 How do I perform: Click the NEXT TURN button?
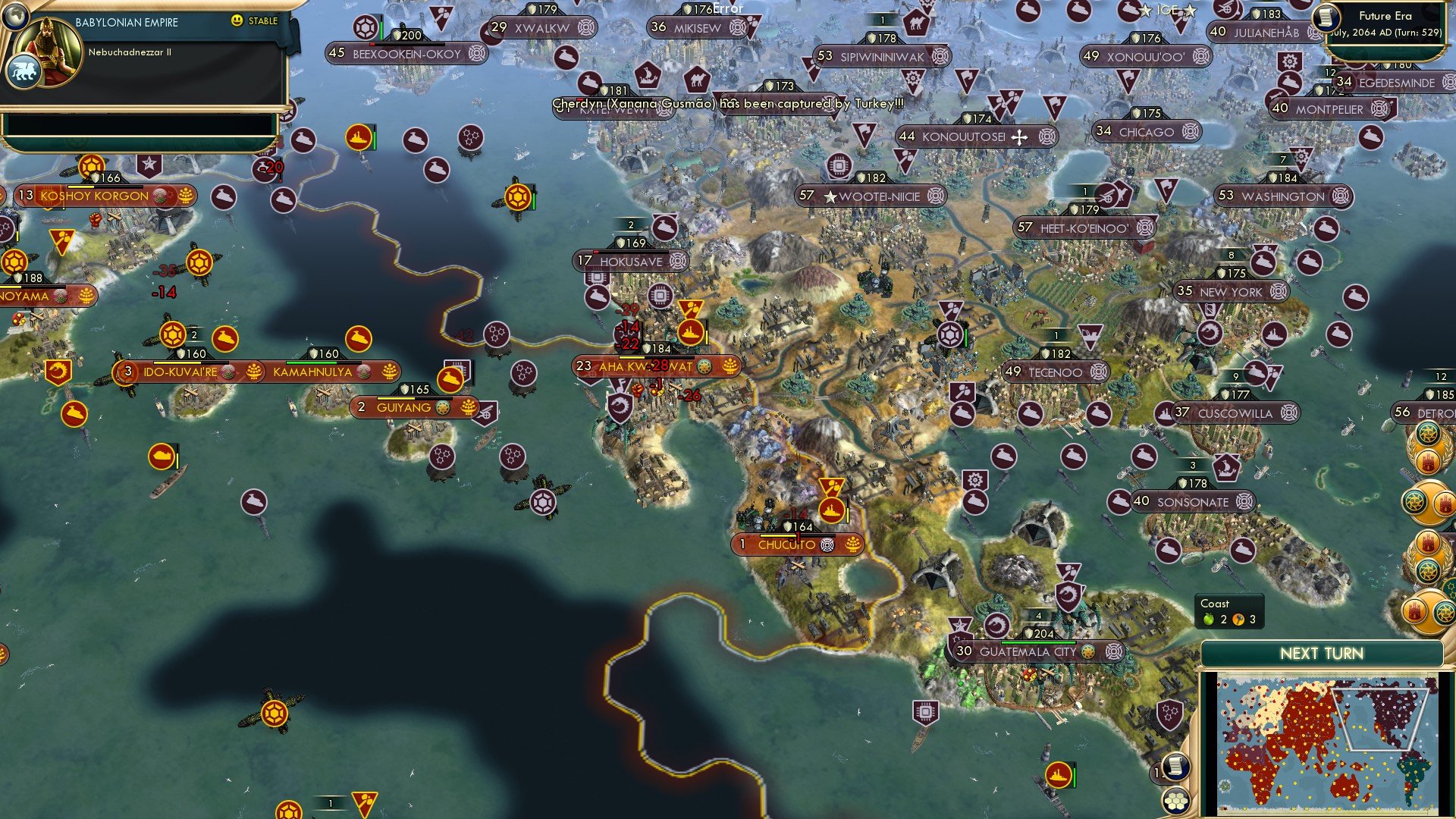(1321, 652)
